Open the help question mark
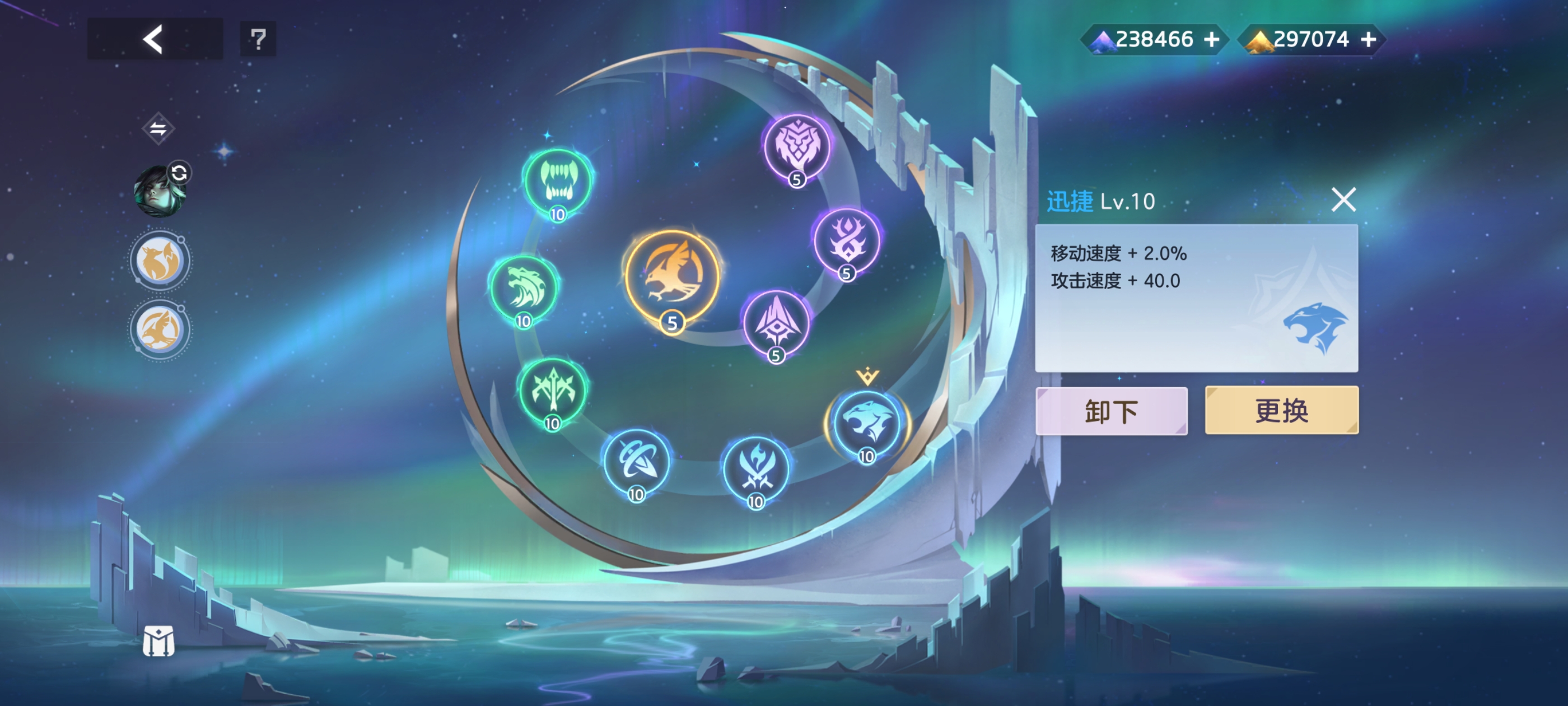Screen dimensions: 1568x706 tap(258, 39)
